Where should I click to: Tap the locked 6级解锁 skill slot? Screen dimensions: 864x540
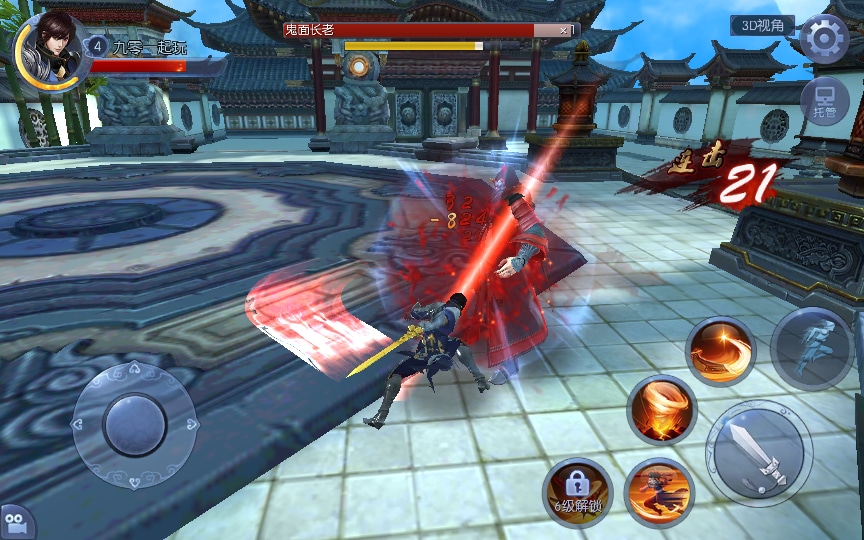pyautogui.click(x=577, y=491)
